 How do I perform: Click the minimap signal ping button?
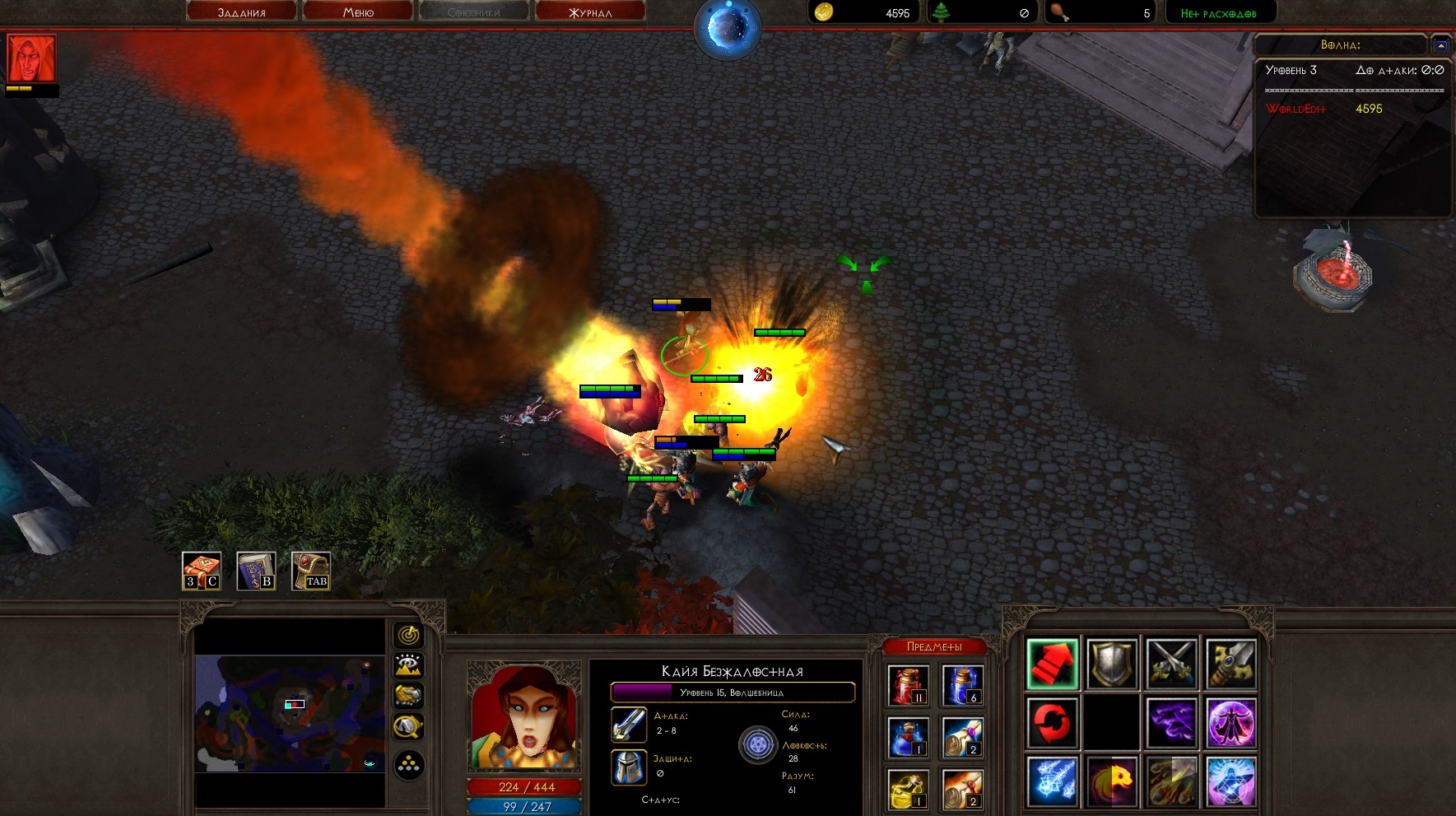tap(409, 635)
